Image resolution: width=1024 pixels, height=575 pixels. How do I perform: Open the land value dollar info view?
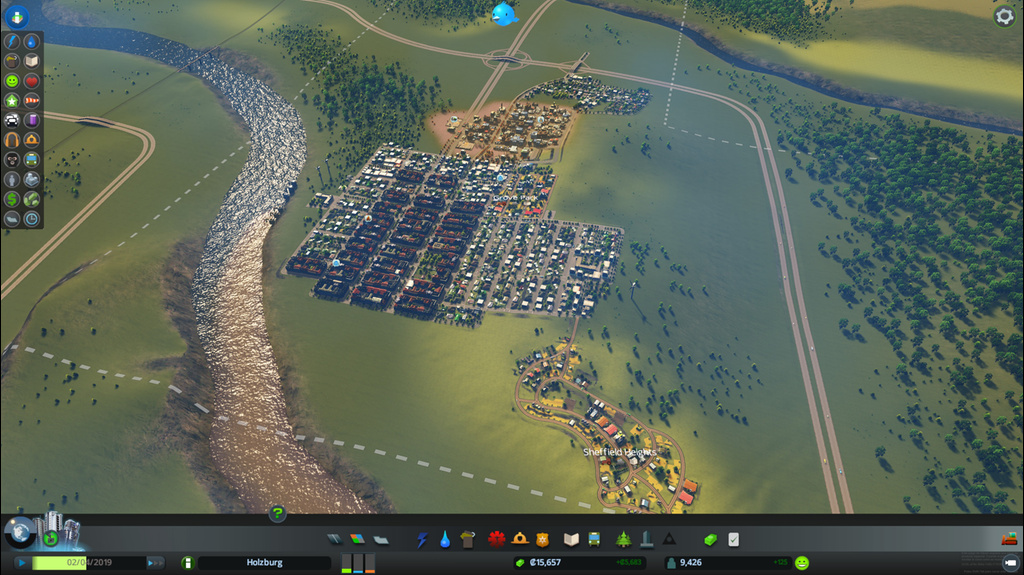pos(12,199)
